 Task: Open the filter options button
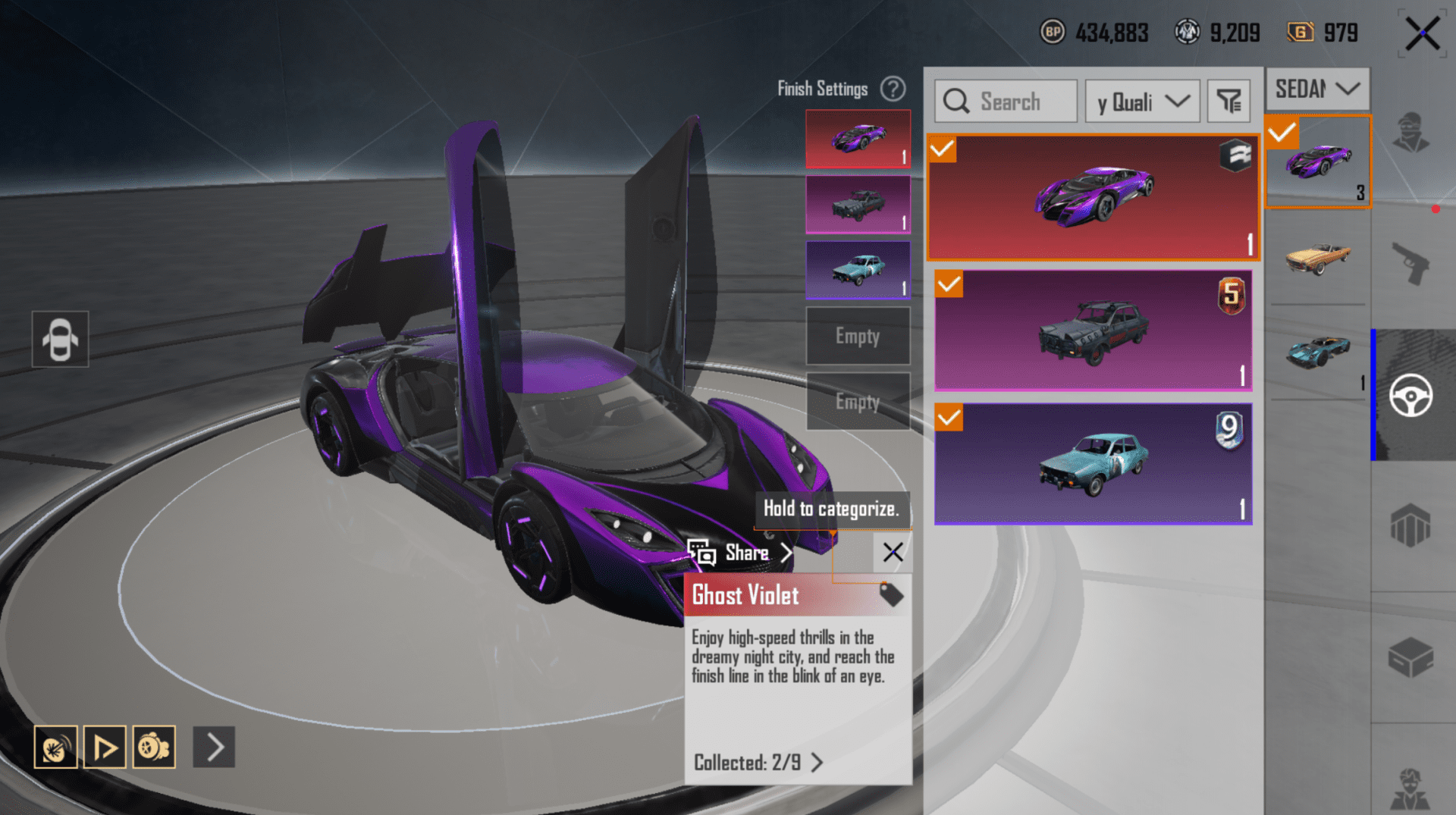[1228, 102]
